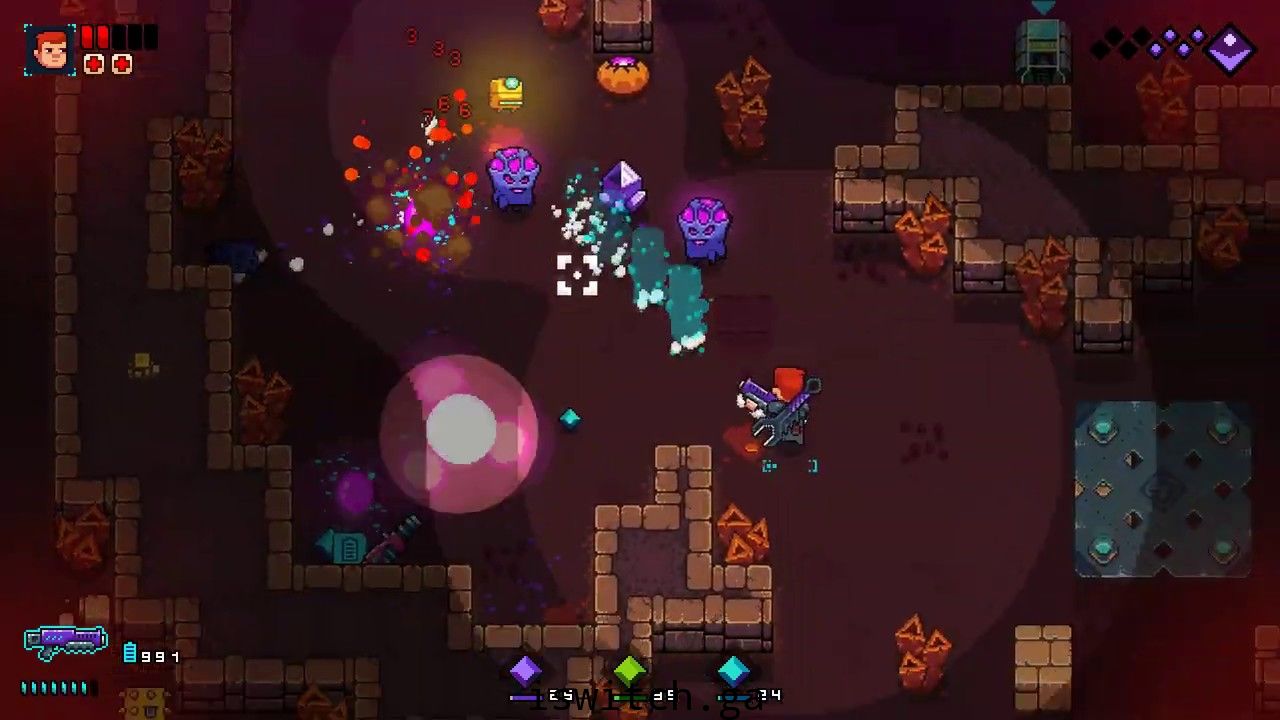Select the cyan crystal resource icon
Image resolution: width=1280 pixels, height=720 pixels.
click(733, 671)
